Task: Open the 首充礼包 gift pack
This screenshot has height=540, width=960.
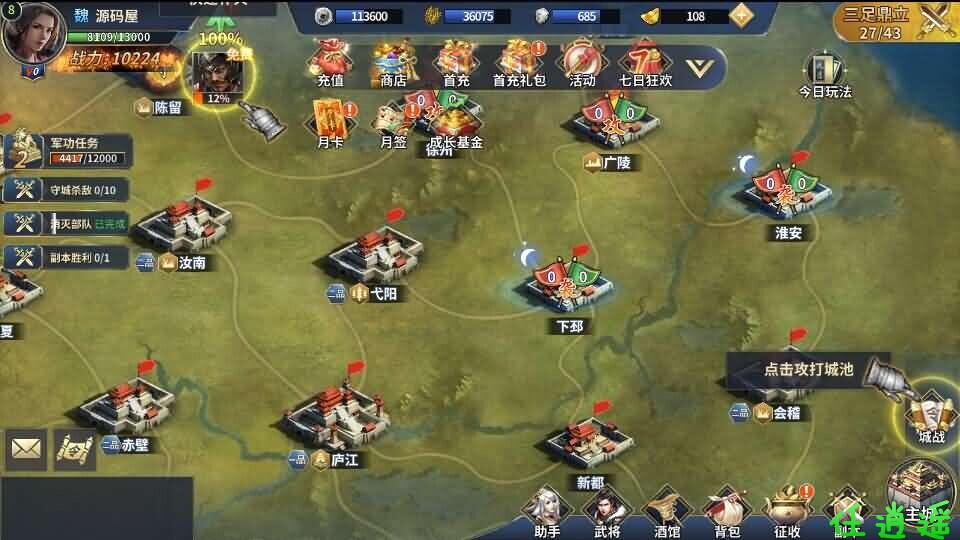Action: 519,62
